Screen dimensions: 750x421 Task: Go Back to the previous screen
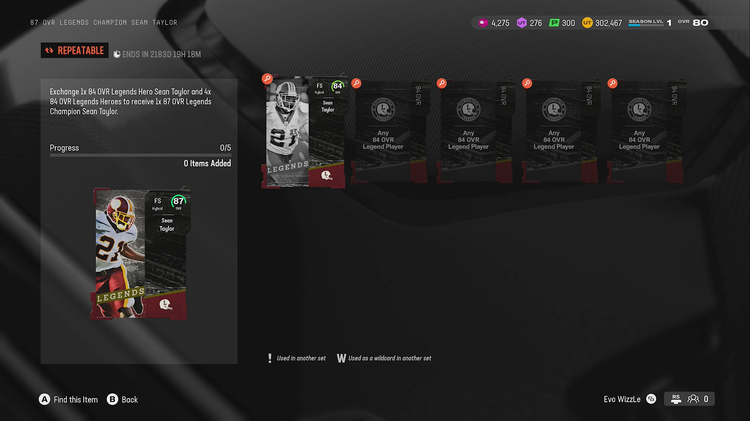(122, 400)
